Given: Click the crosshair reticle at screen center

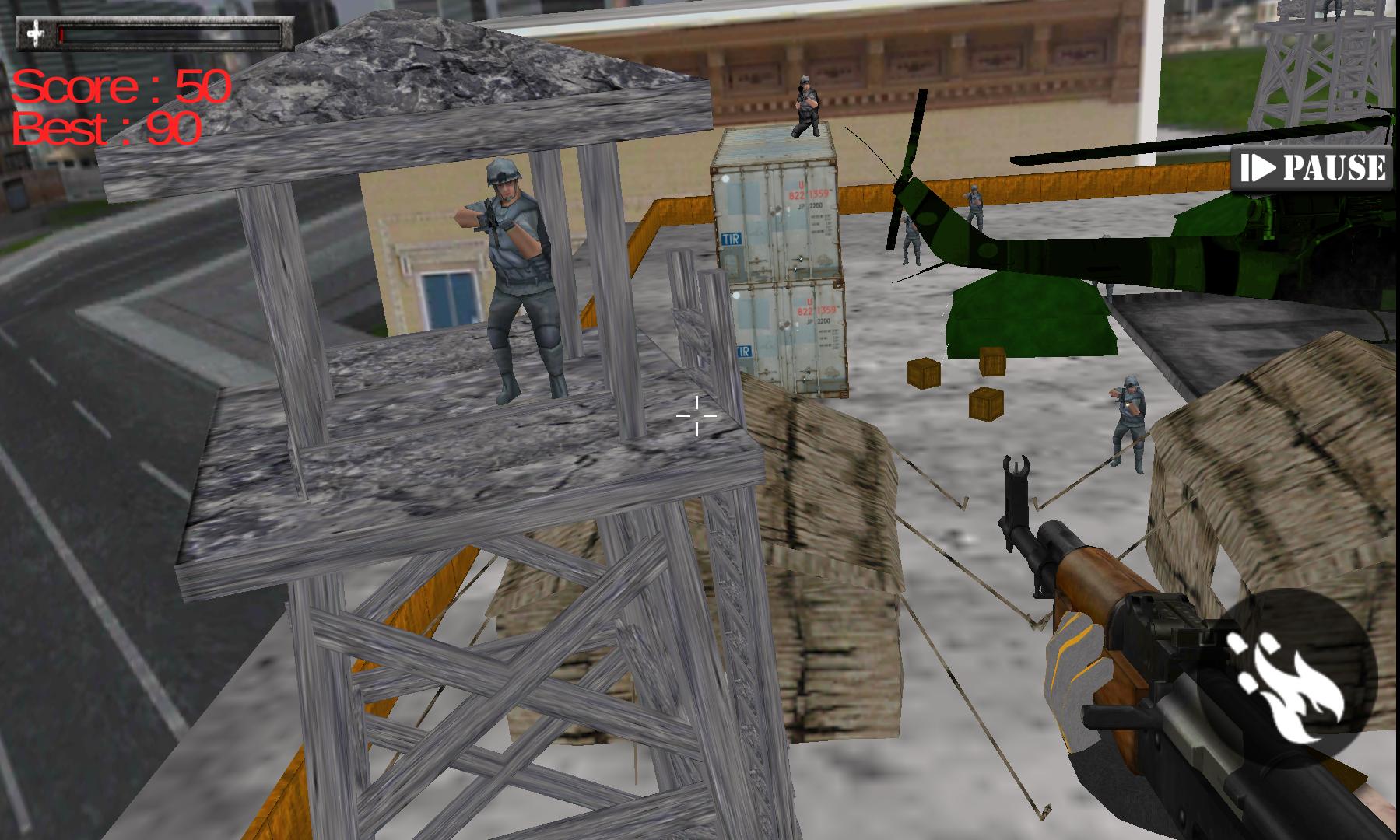Looking at the screenshot, I should tap(696, 418).
